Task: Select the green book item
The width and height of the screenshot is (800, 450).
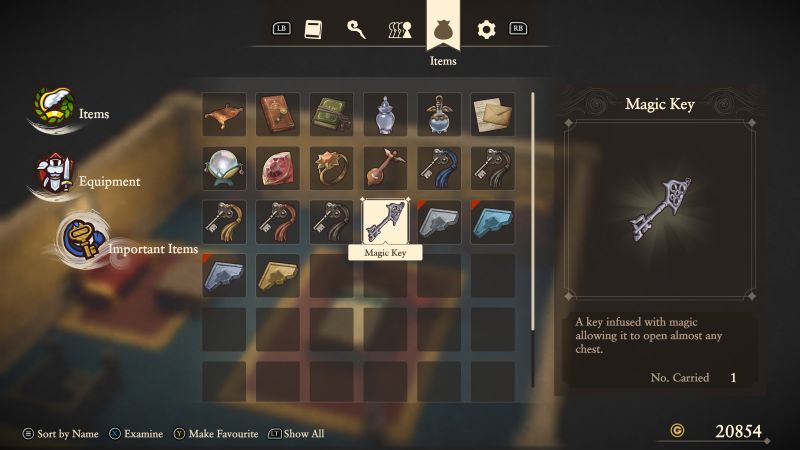Action: click(332, 115)
